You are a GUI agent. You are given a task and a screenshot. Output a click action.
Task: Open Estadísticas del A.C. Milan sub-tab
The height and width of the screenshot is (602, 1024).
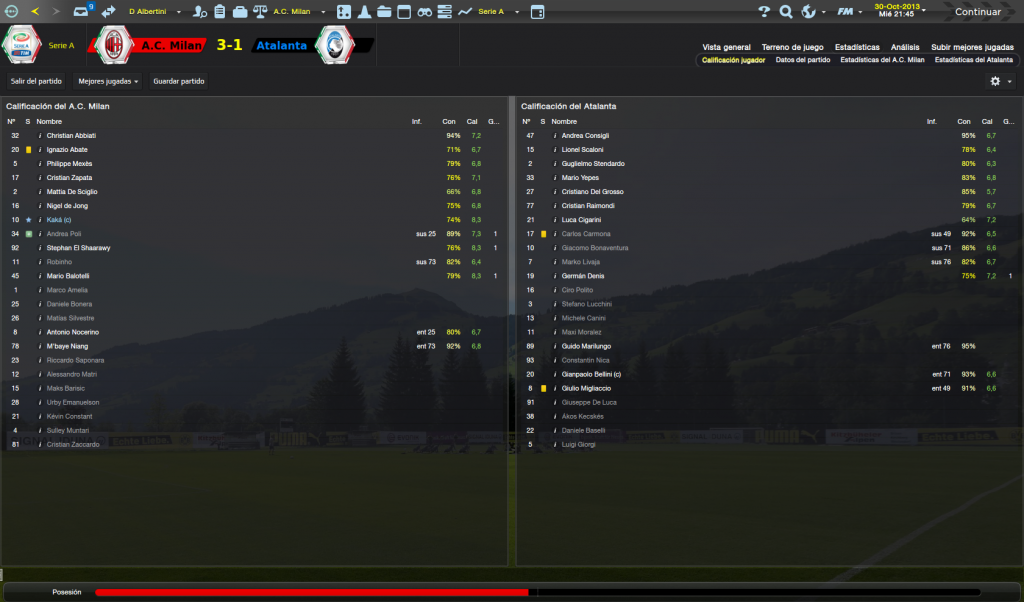[882, 60]
